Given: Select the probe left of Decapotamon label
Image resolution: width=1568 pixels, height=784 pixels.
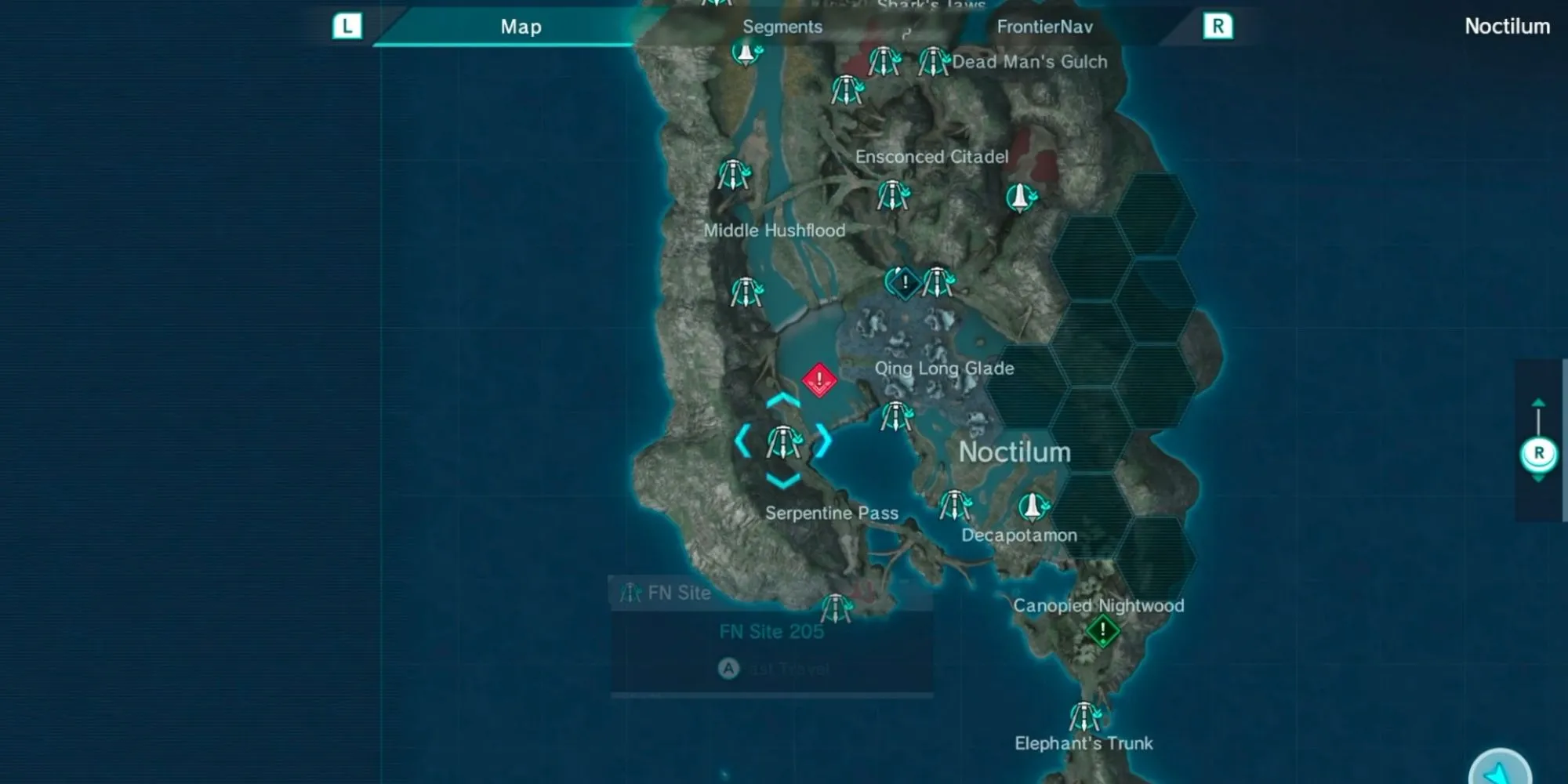Looking at the screenshot, I should click(955, 506).
